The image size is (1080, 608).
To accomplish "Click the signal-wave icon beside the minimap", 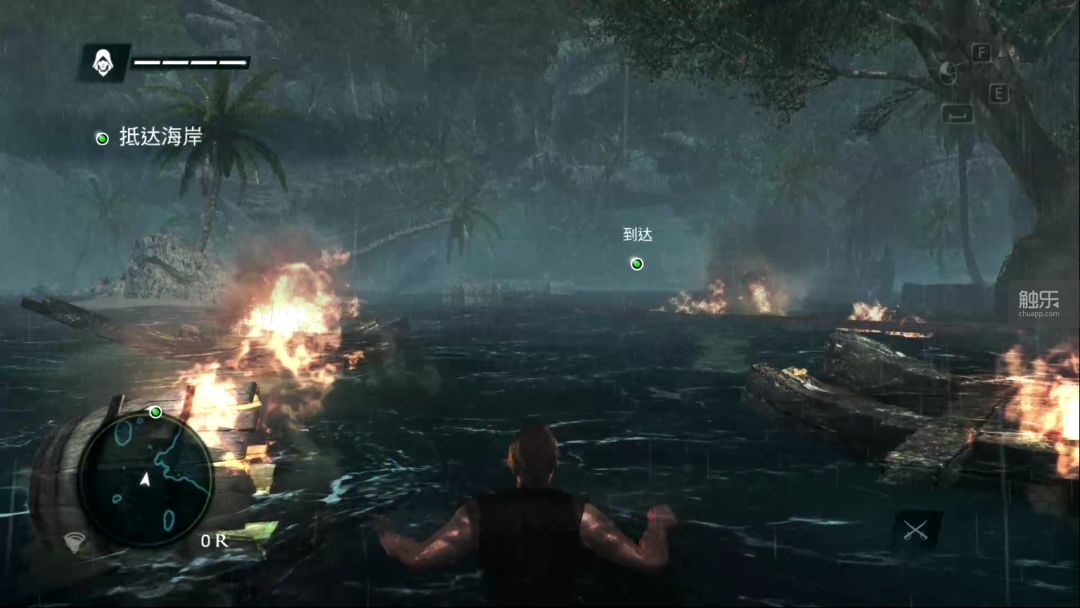I will click(x=74, y=541).
